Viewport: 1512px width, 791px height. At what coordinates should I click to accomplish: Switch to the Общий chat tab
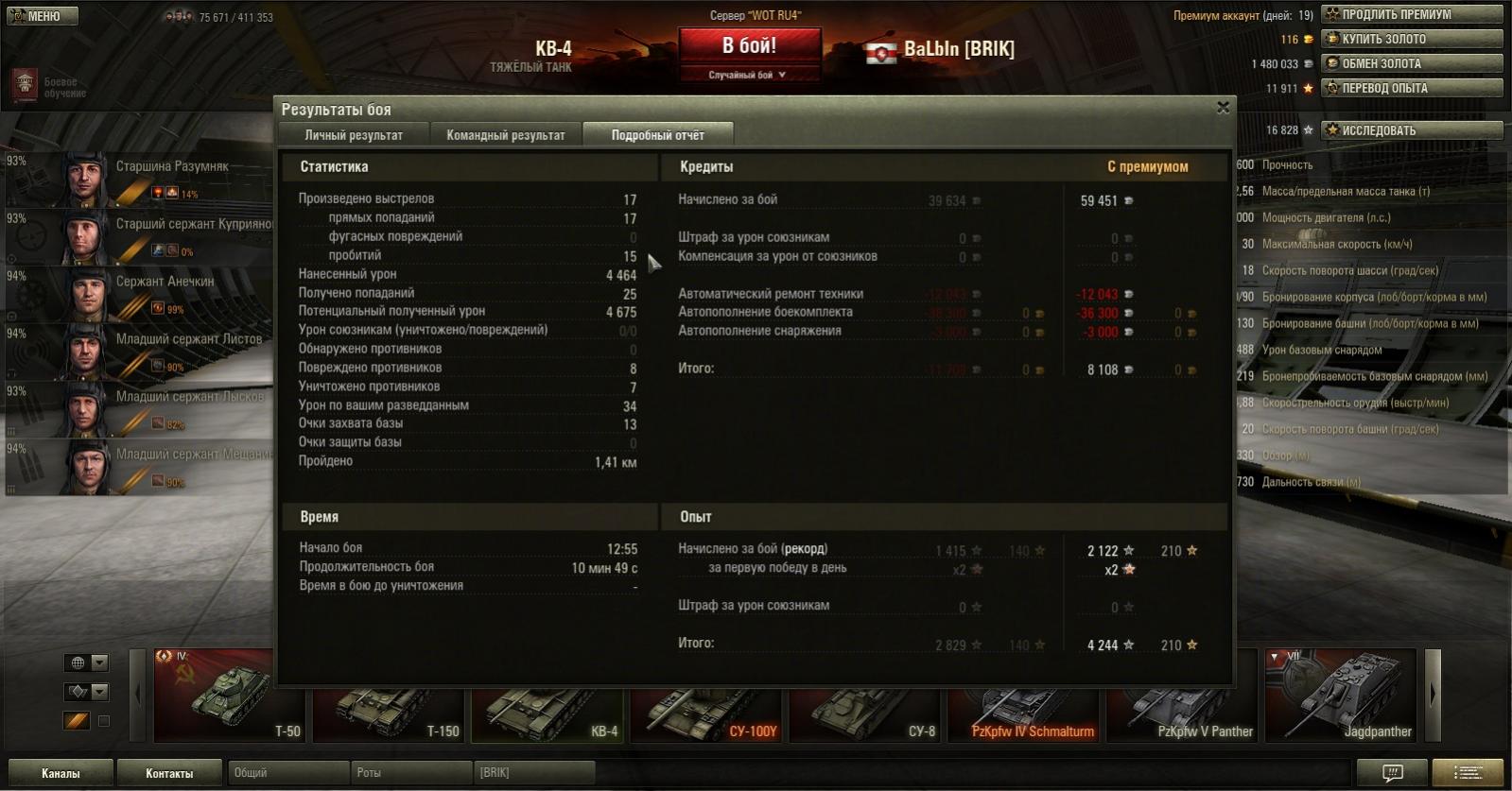pos(288,773)
